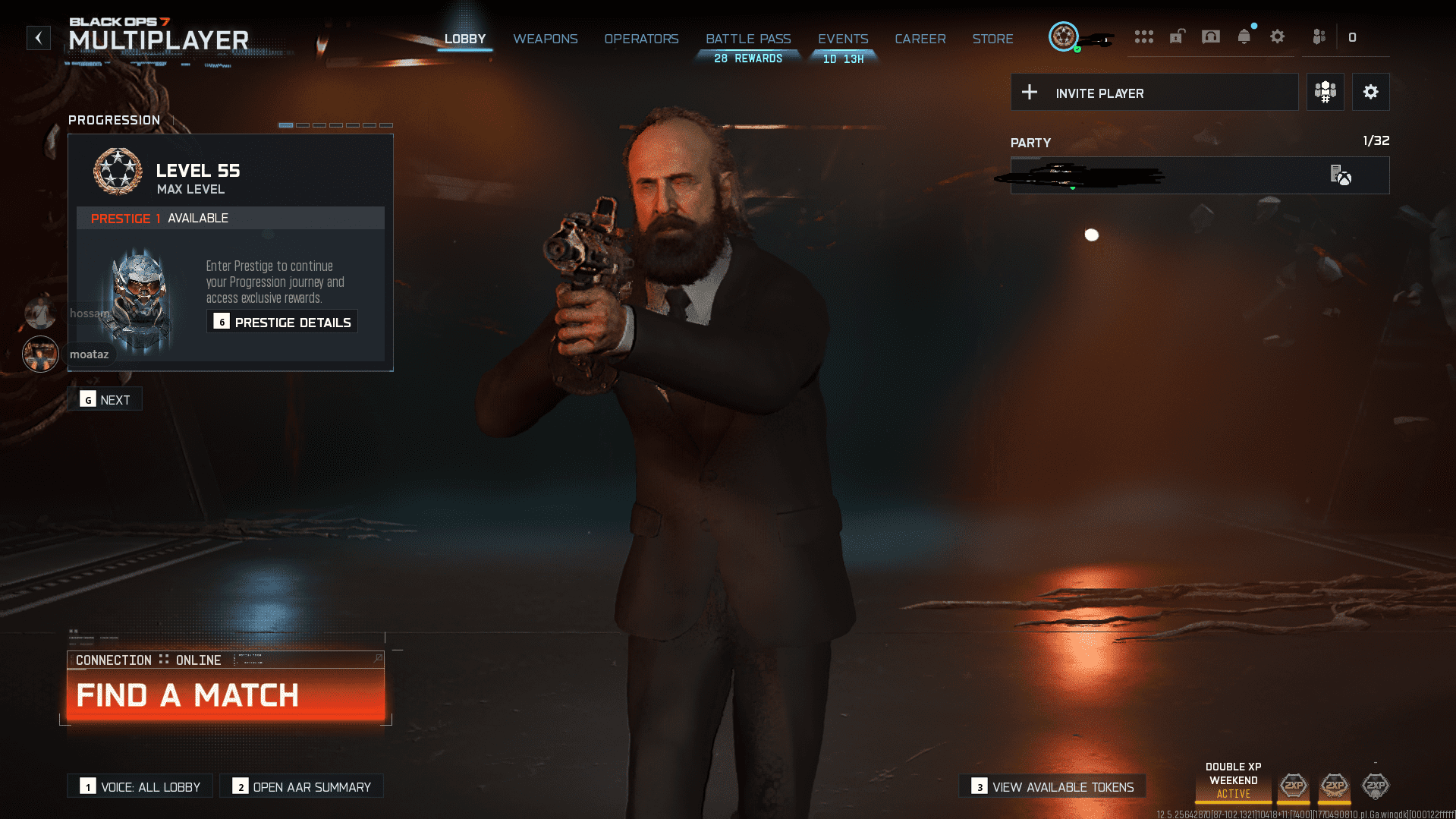Open the social friends icon
This screenshot has width=1456, height=819.
click(1319, 36)
